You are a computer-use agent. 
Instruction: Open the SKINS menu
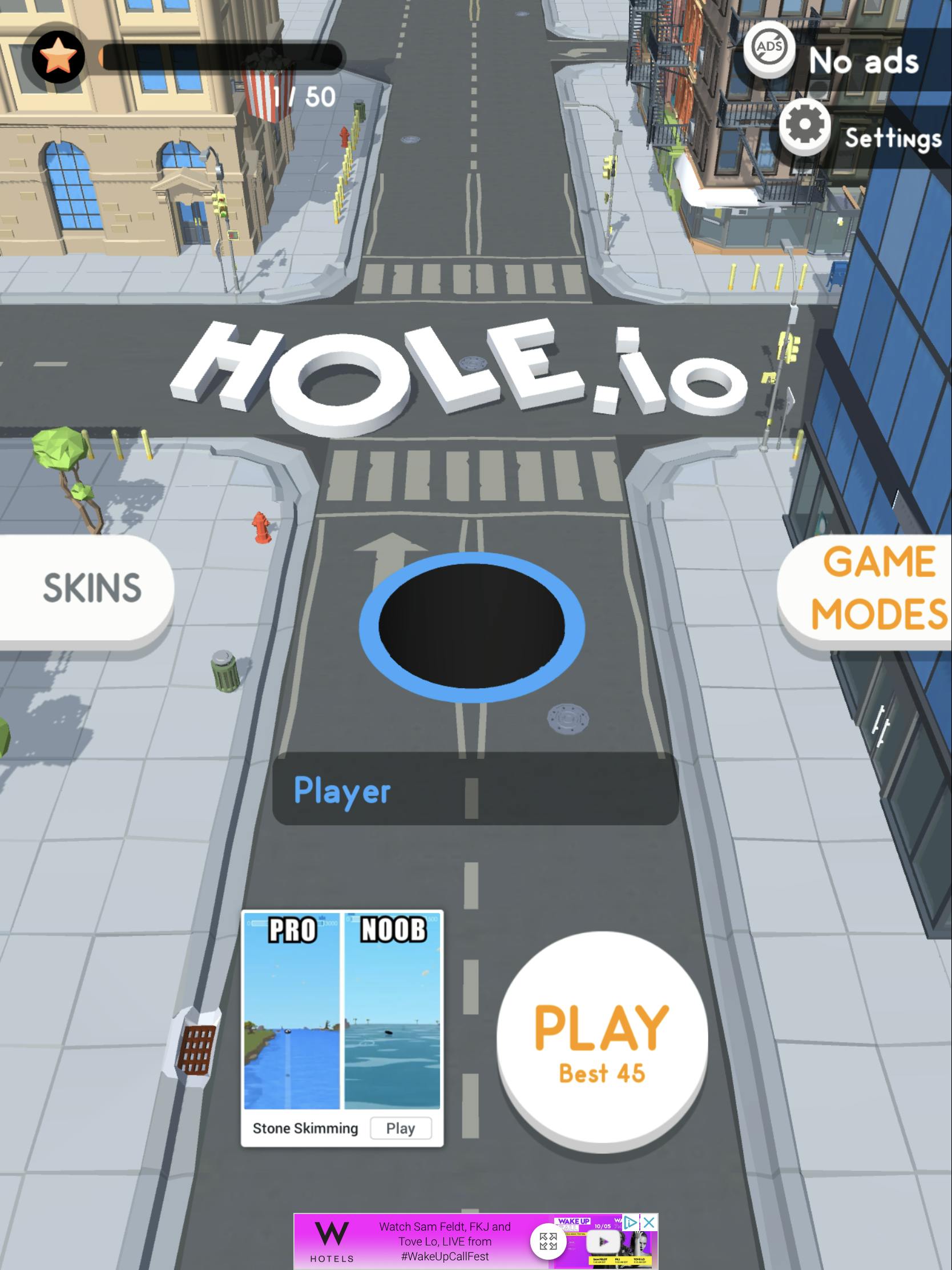(x=92, y=587)
